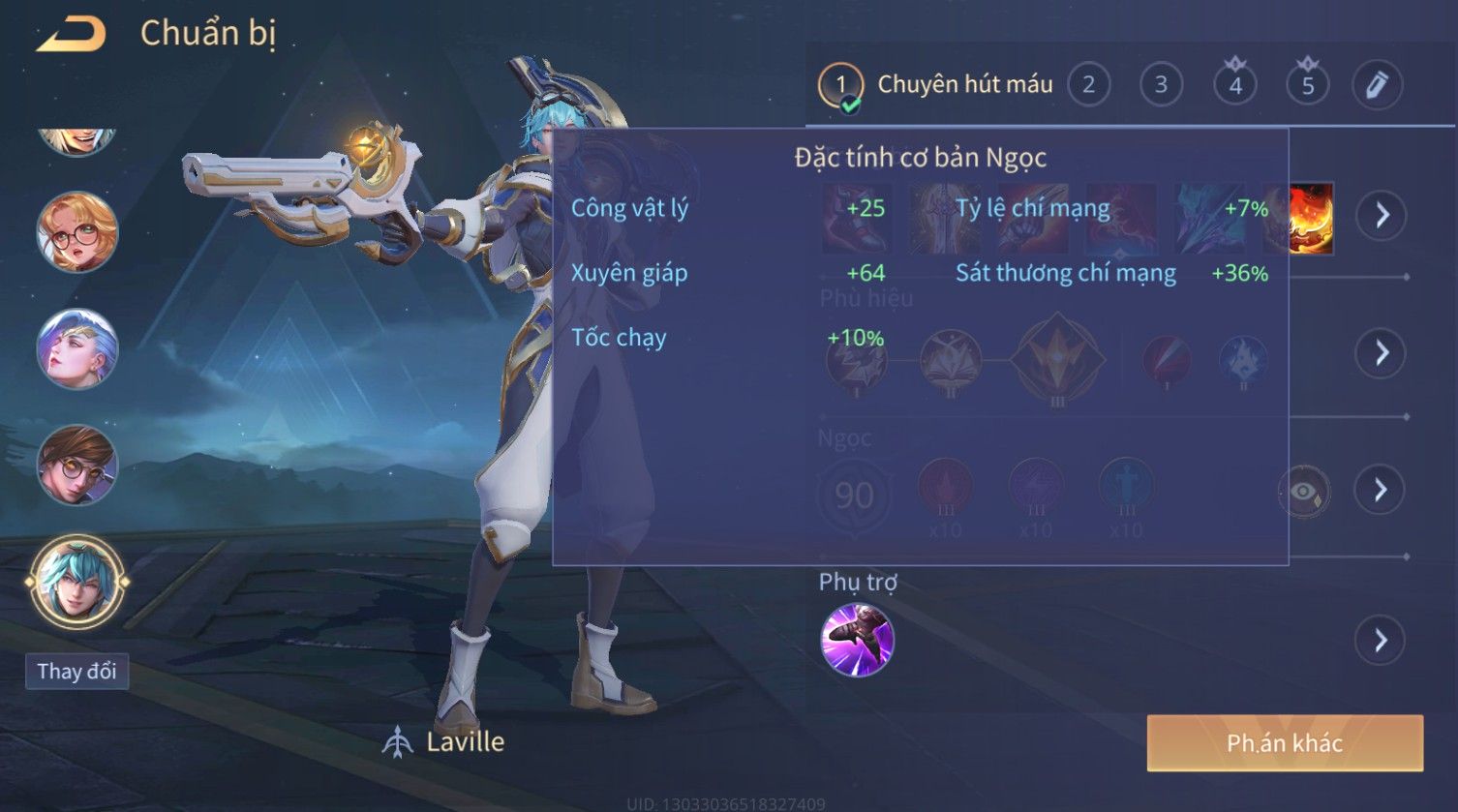Screen dimensions: 1458x812
Task: Pick the hero portrait with round glasses
Action: pyautogui.click(x=77, y=232)
